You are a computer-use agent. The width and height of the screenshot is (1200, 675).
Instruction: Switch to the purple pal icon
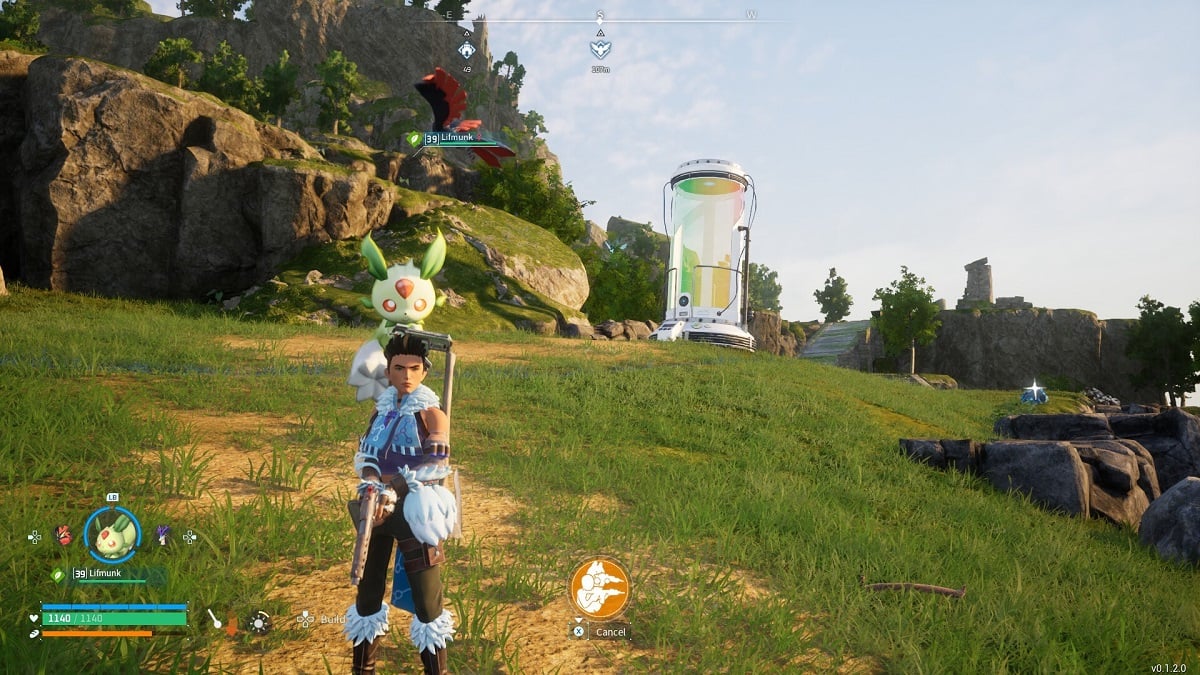click(162, 535)
